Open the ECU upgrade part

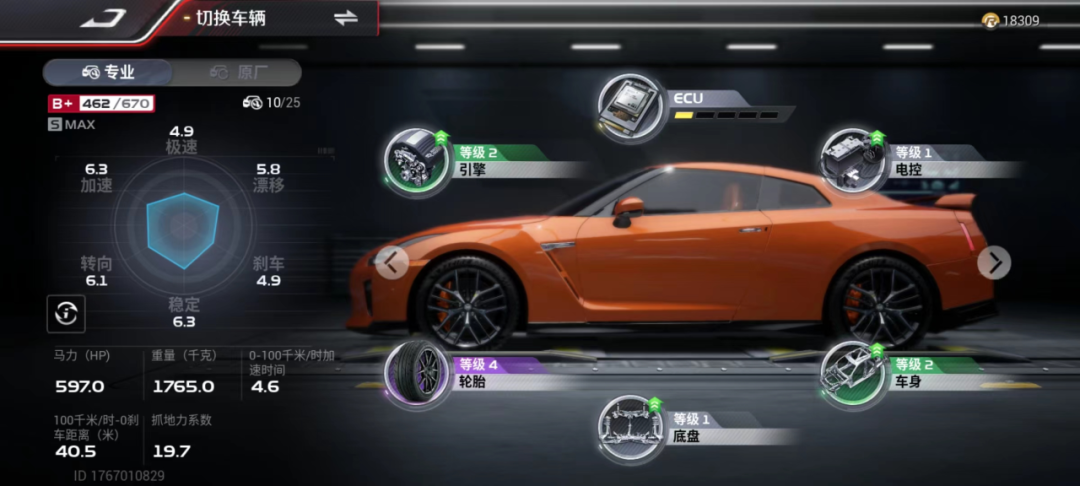[631, 106]
